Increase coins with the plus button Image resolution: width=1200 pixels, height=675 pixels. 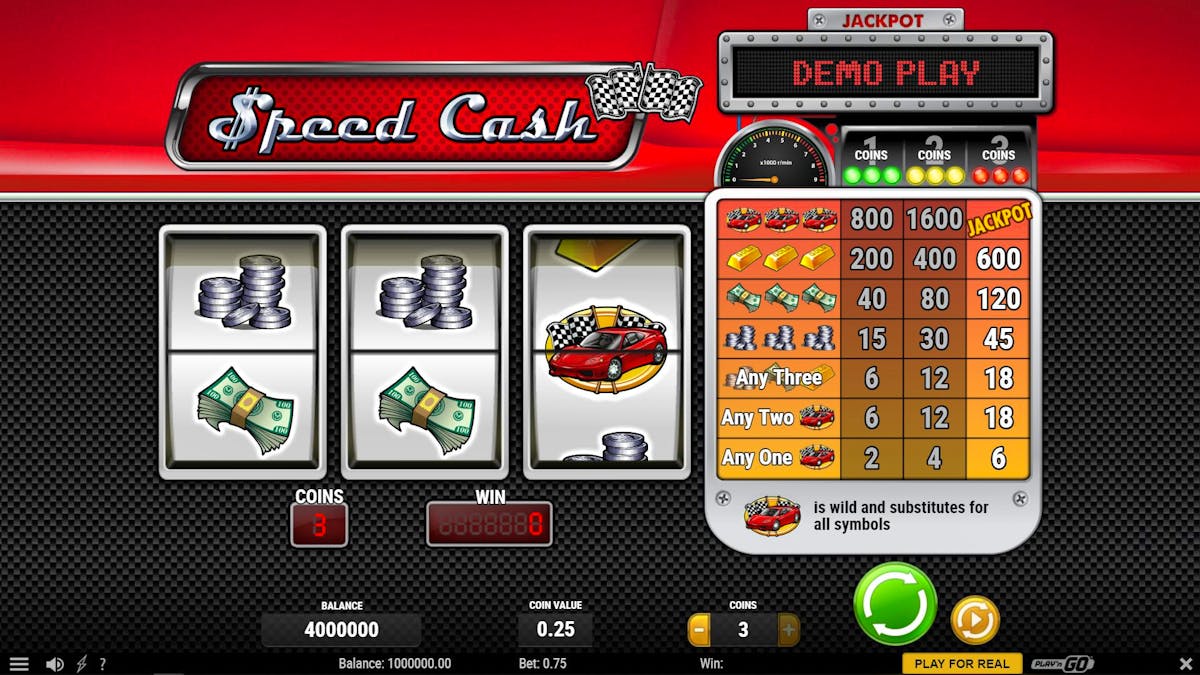[788, 630]
